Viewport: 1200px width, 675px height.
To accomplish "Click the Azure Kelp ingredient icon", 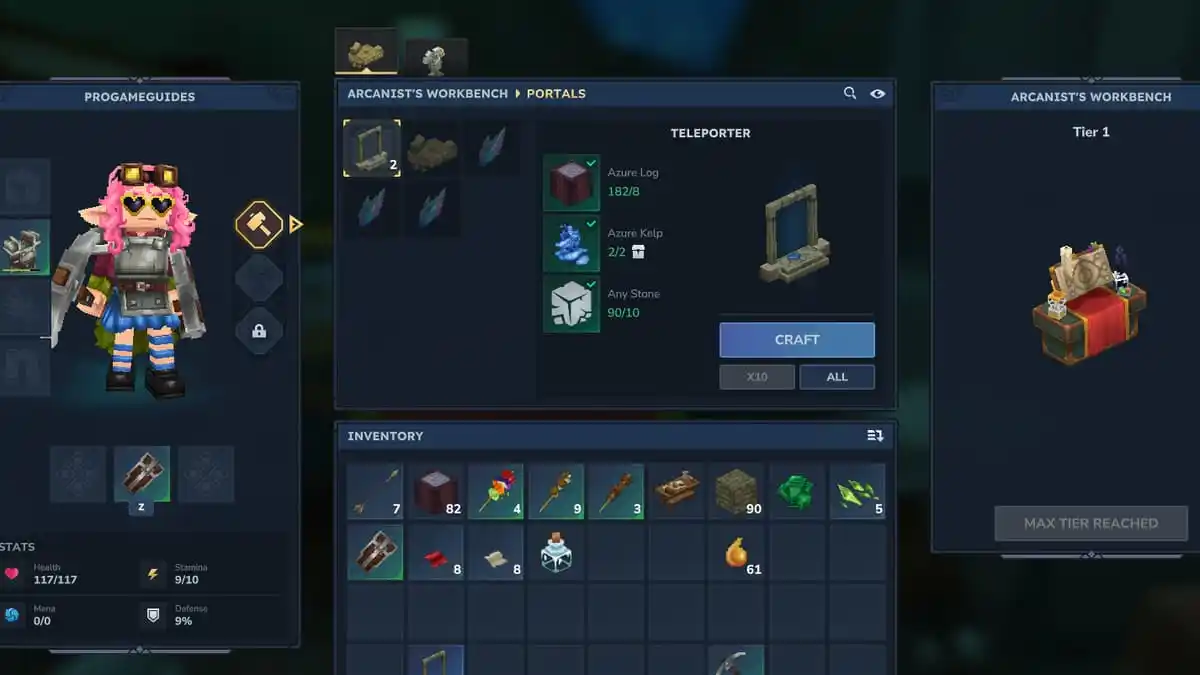I will point(571,243).
